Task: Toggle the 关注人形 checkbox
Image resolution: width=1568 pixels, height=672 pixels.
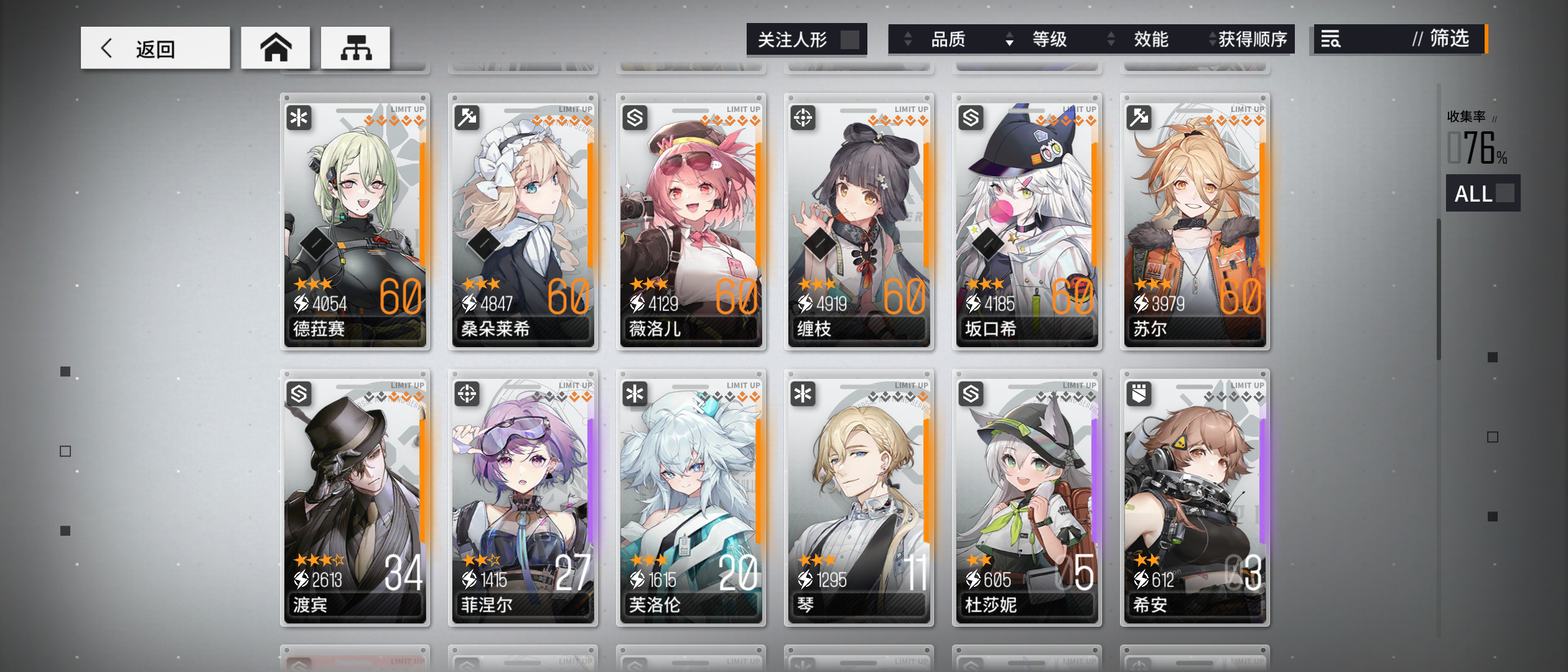Action: tap(851, 39)
